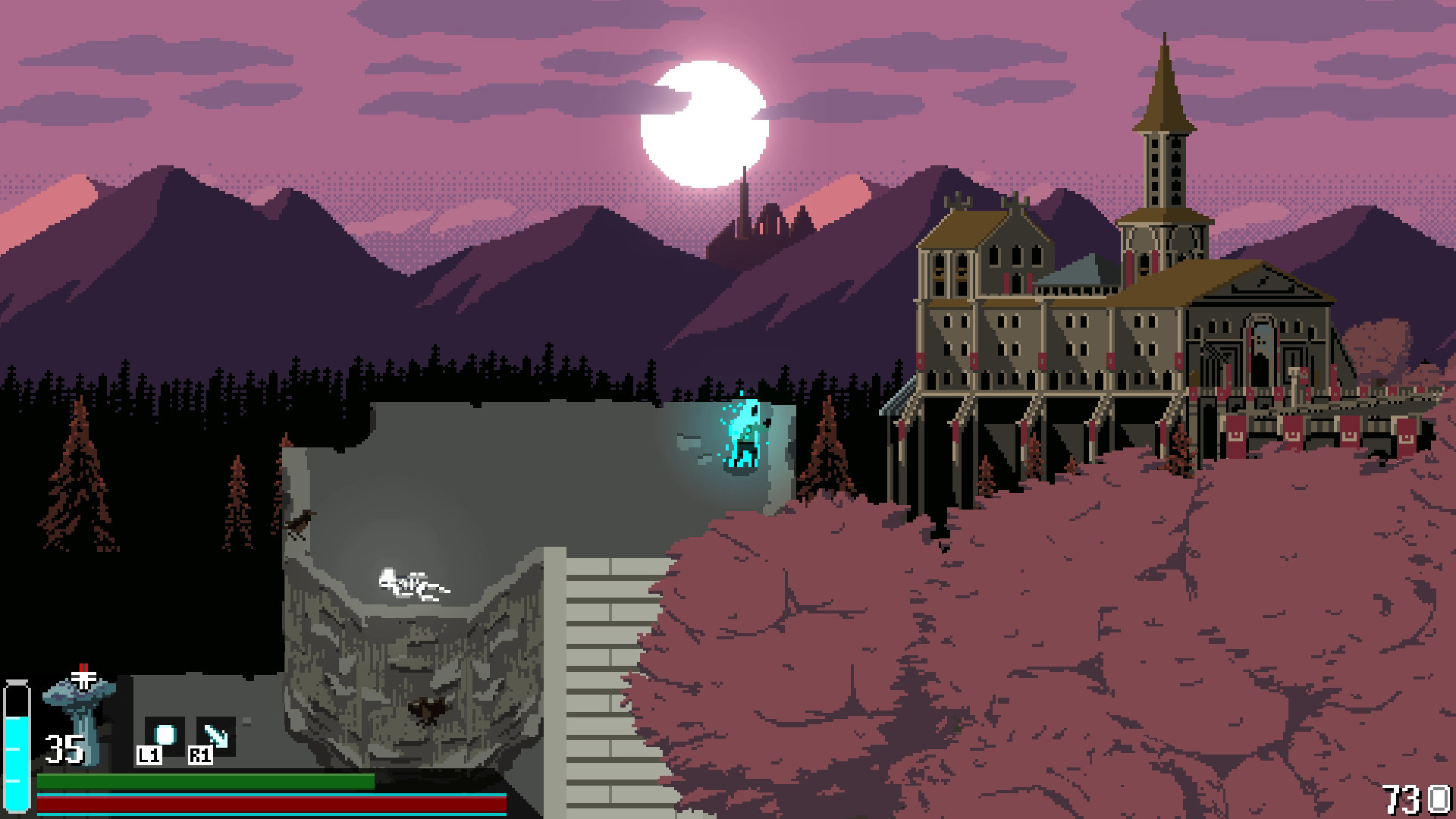The height and width of the screenshot is (819, 1456).
Task: Click the R1 keybind label
Action: click(200, 755)
